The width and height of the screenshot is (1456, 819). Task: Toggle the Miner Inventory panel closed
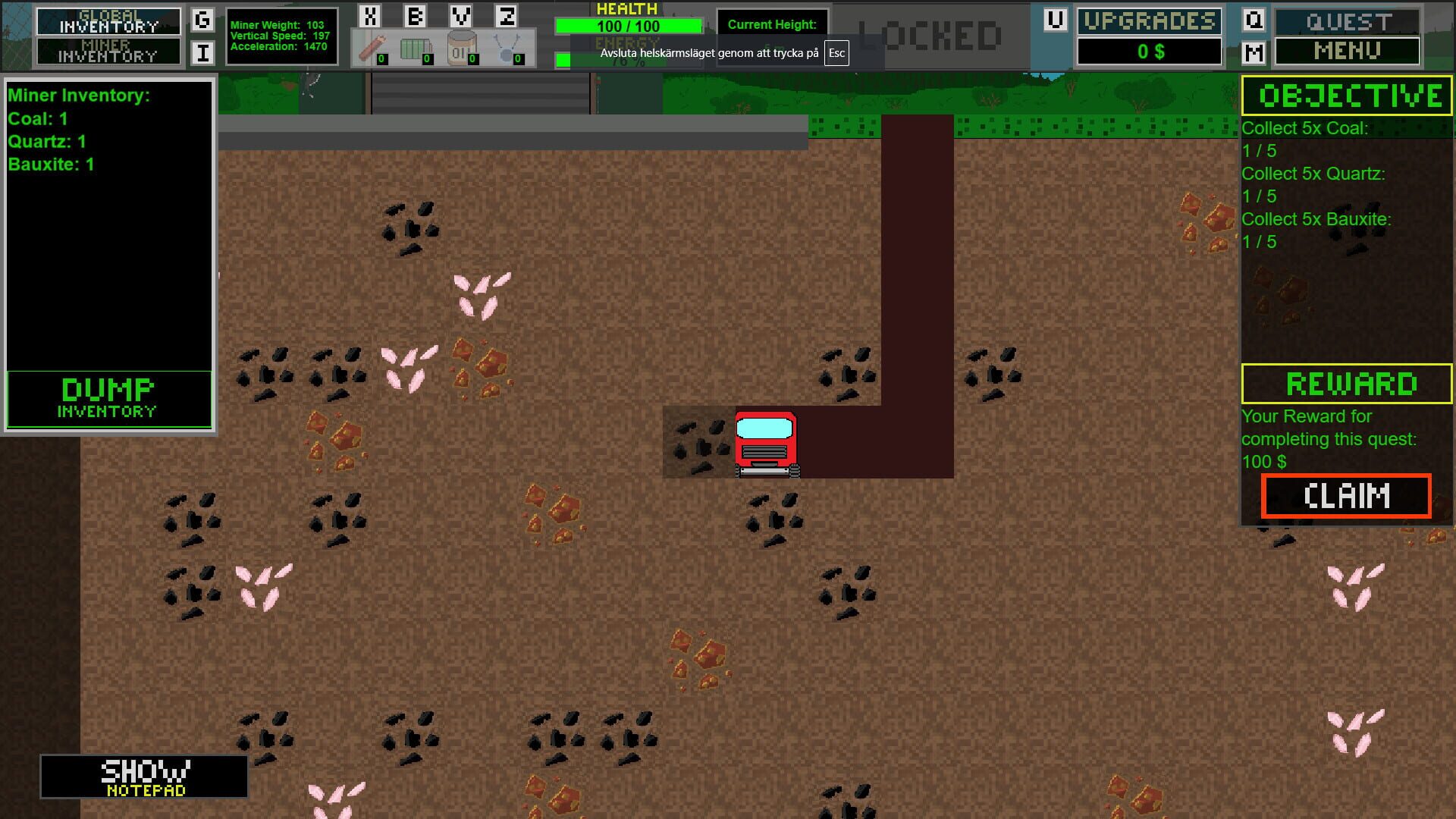point(108,50)
